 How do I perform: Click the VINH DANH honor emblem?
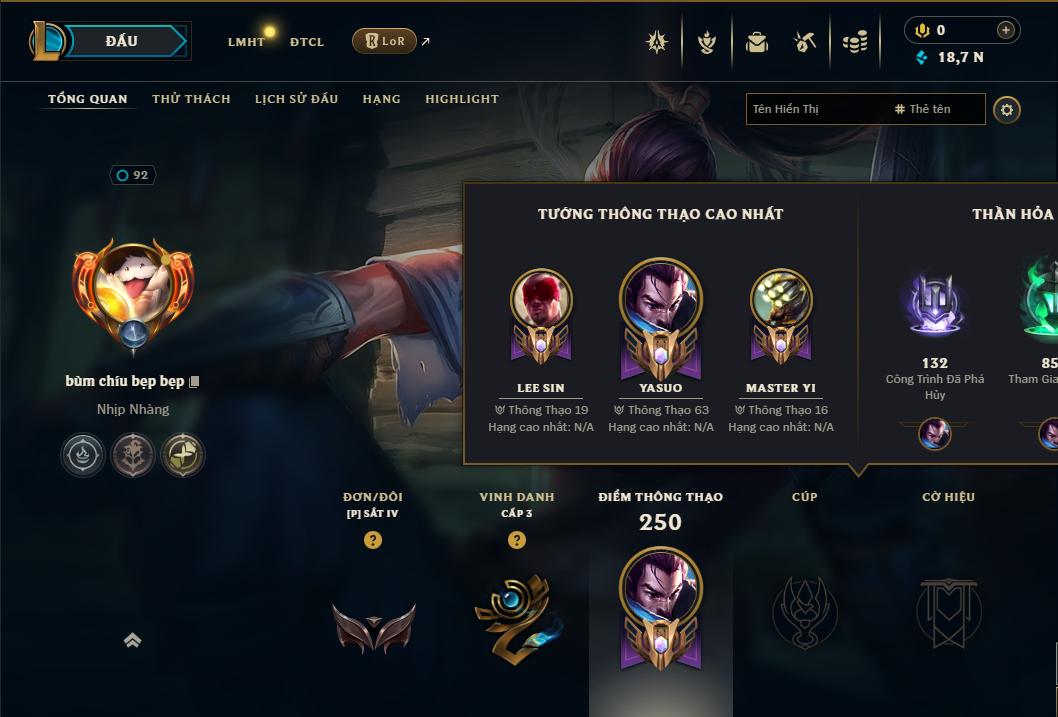click(x=515, y=612)
